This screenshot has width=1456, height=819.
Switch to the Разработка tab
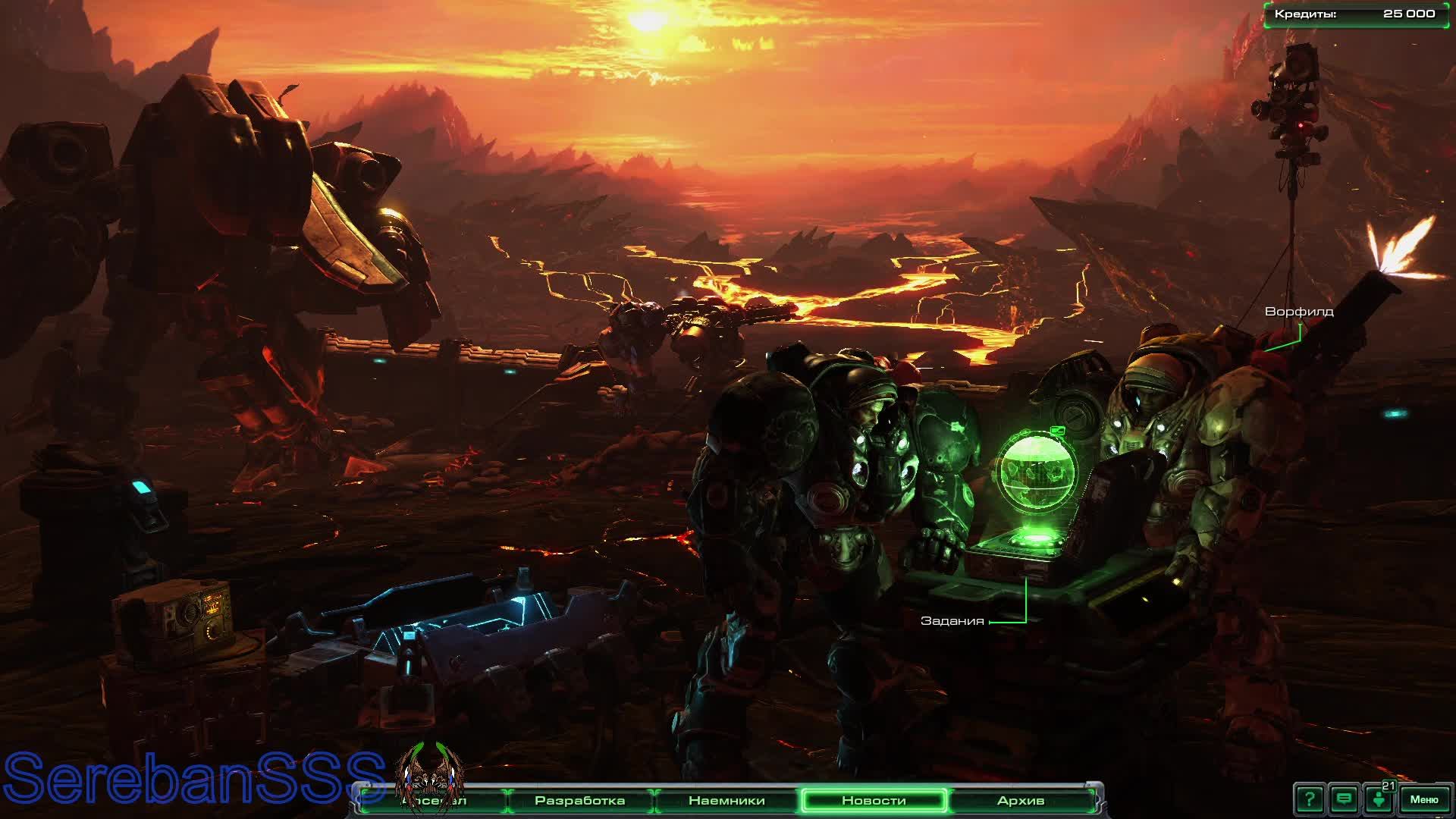click(x=580, y=800)
